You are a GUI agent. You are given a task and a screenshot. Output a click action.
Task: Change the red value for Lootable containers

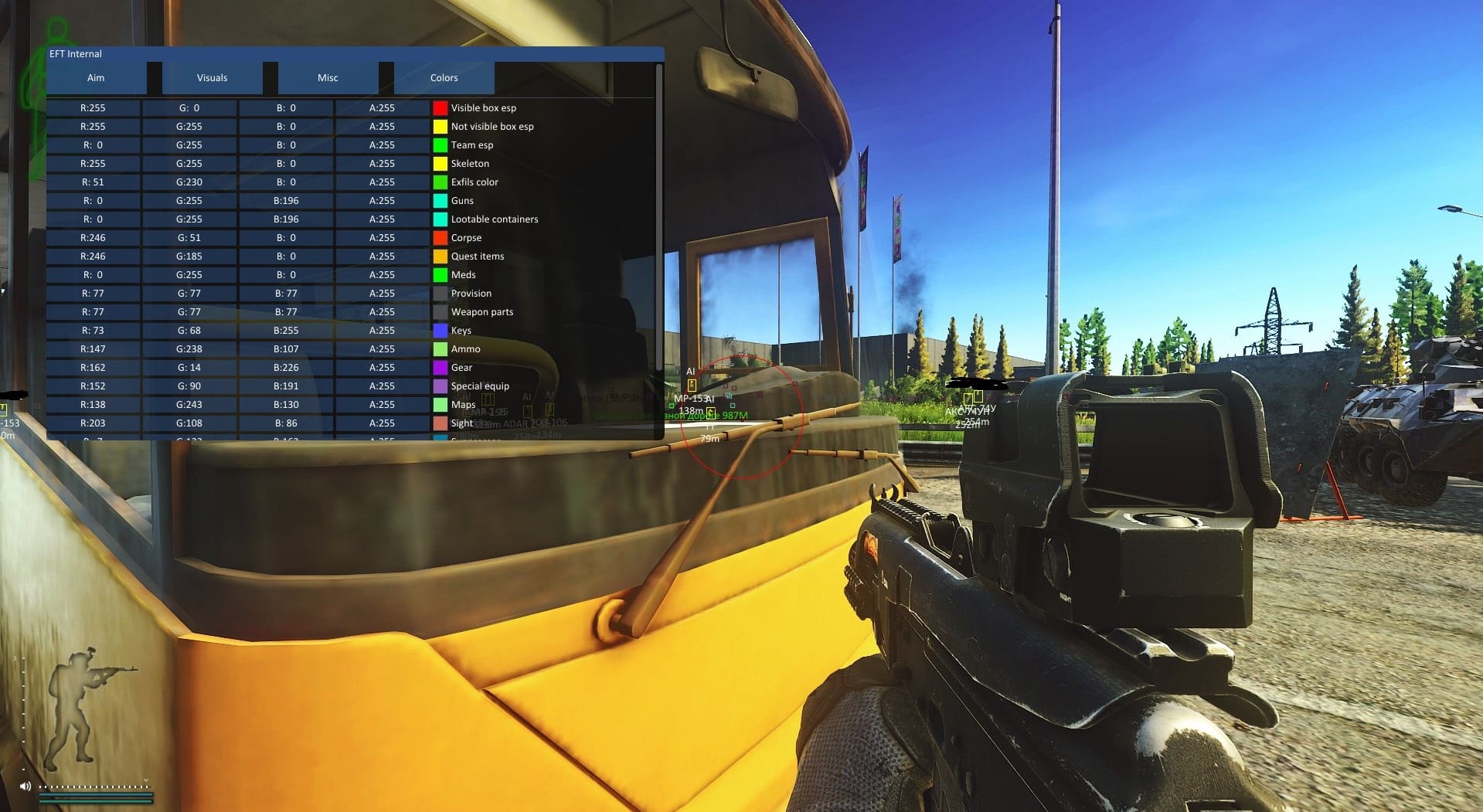pos(94,219)
